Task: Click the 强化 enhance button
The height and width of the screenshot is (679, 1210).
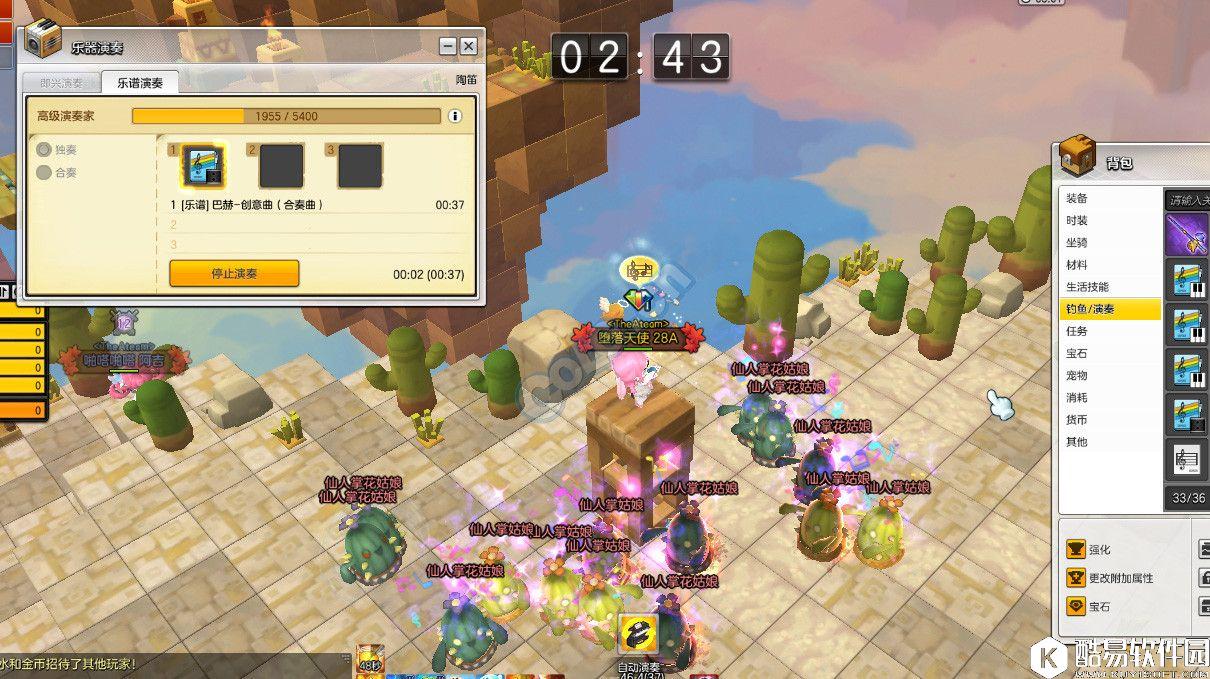Action: click(x=1099, y=549)
